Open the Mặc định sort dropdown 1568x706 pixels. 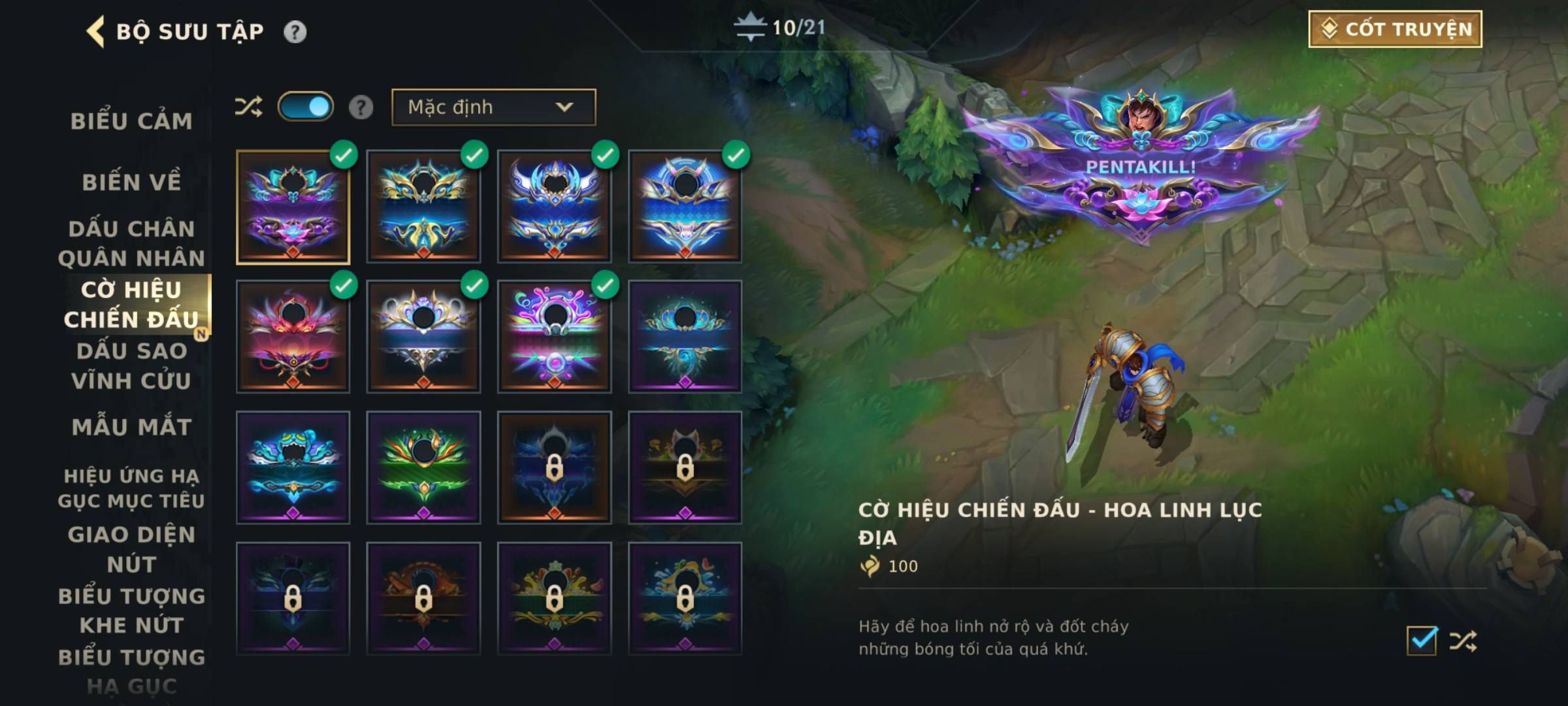493,107
